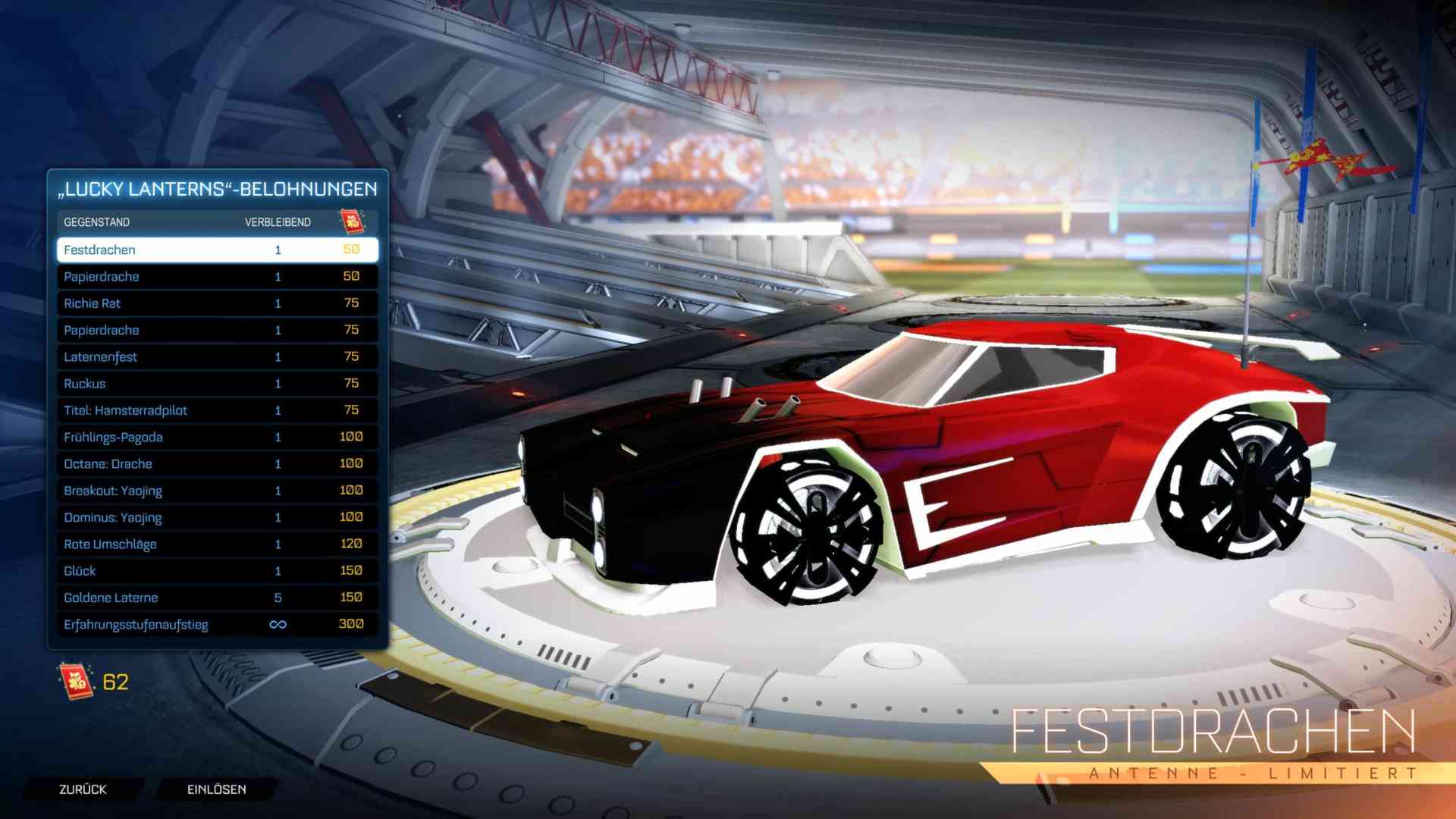Select the Festdrachen reward row
Viewport: 1456px width, 819px height.
click(216, 249)
